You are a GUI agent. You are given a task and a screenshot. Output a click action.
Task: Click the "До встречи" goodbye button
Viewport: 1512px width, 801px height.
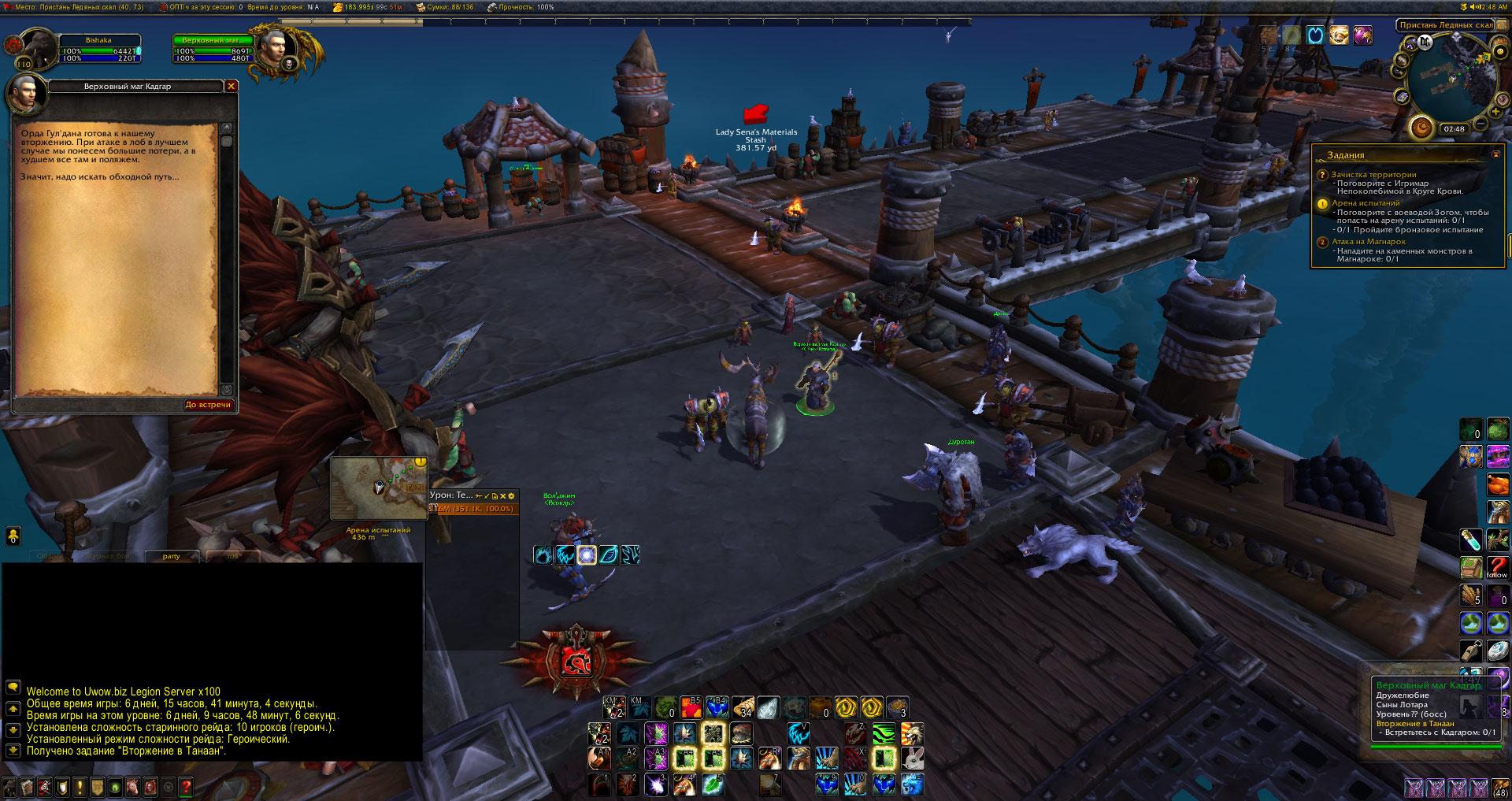[208, 405]
